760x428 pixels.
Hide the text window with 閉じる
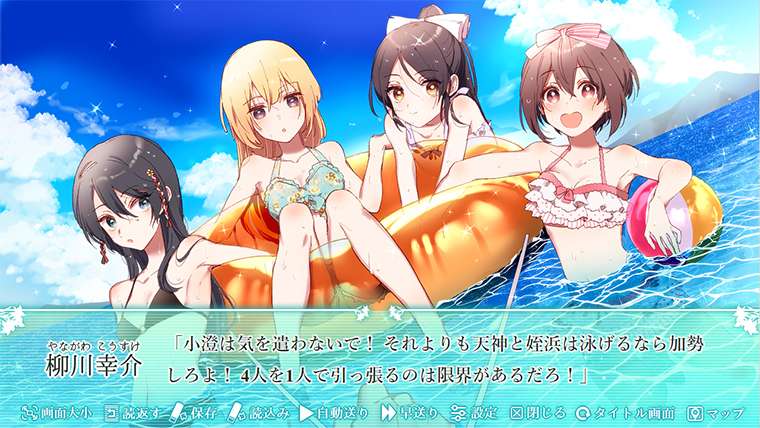538,412
